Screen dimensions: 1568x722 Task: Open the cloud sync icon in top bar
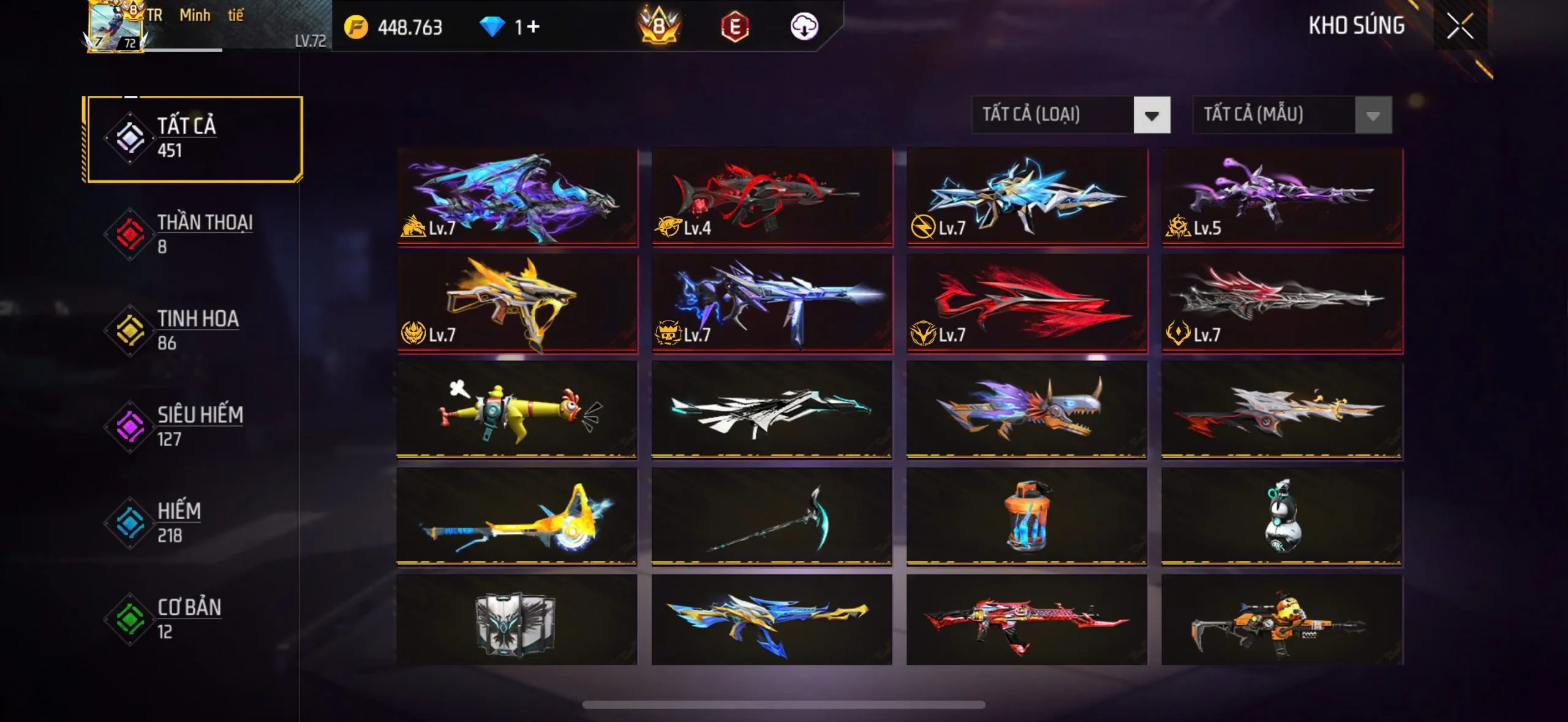coord(805,26)
